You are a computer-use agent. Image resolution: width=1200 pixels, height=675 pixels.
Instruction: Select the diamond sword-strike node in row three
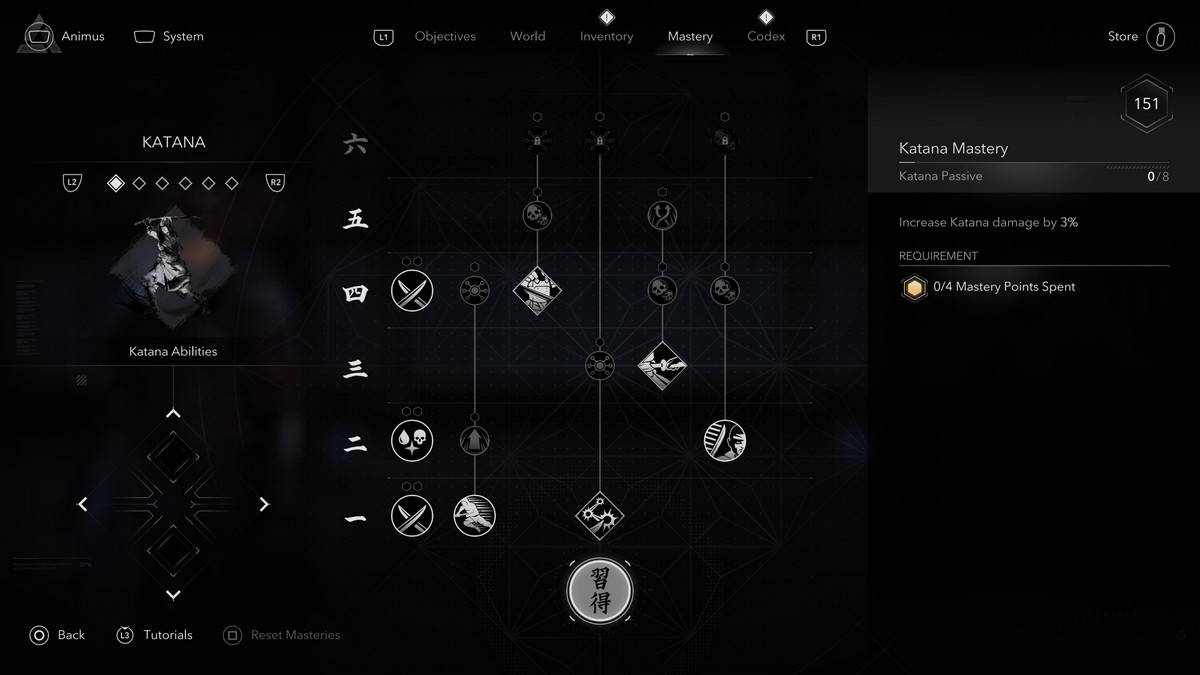click(x=662, y=366)
